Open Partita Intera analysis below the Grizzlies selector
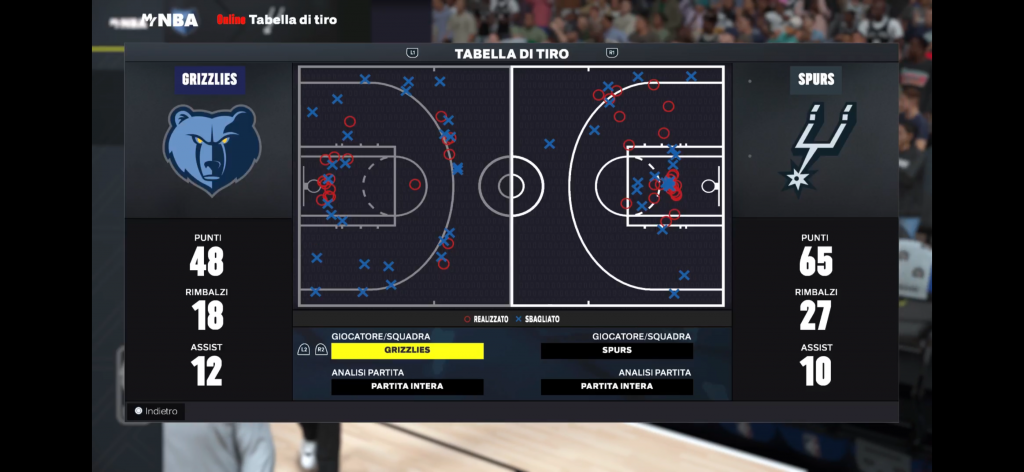Image resolution: width=1024 pixels, height=472 pixels. pyautogui.click(x=407, y=387)
